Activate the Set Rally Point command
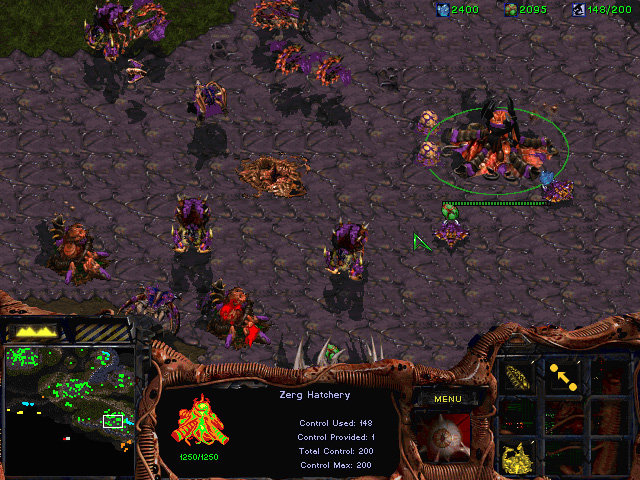640x480 pixels. [563, 376]
